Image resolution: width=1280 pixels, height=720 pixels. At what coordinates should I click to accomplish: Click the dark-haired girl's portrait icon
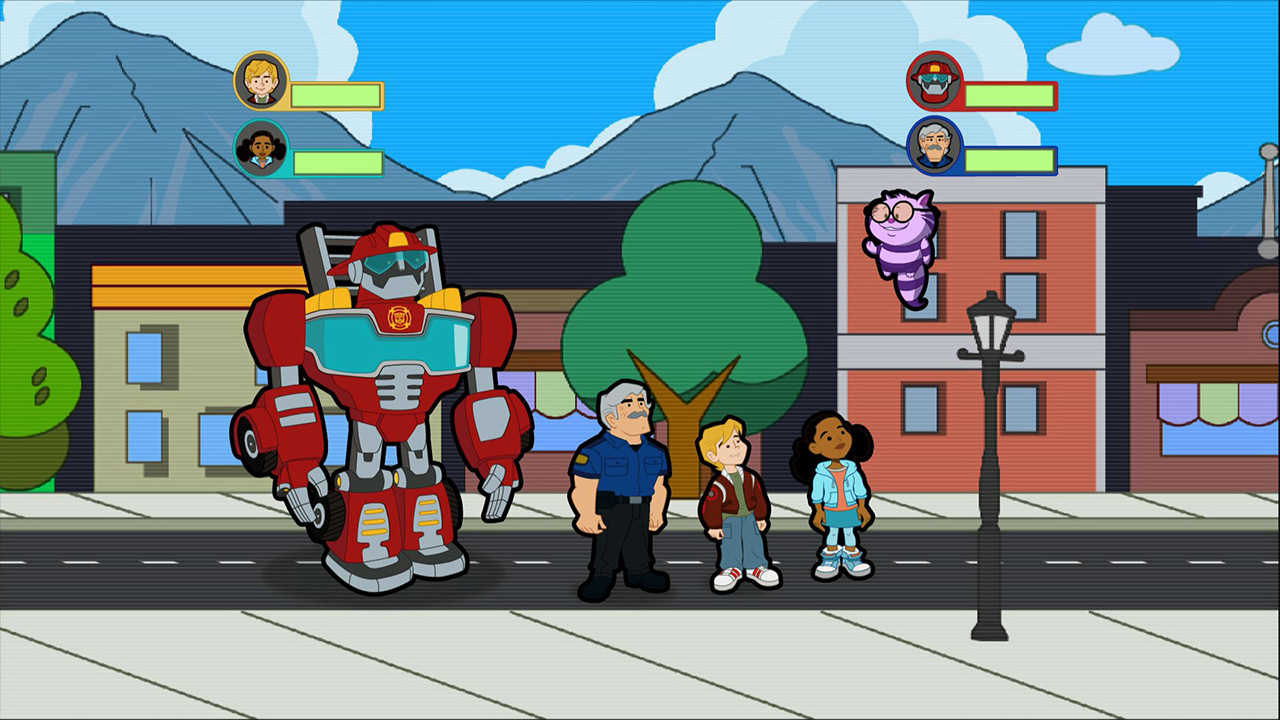(261, 148)
